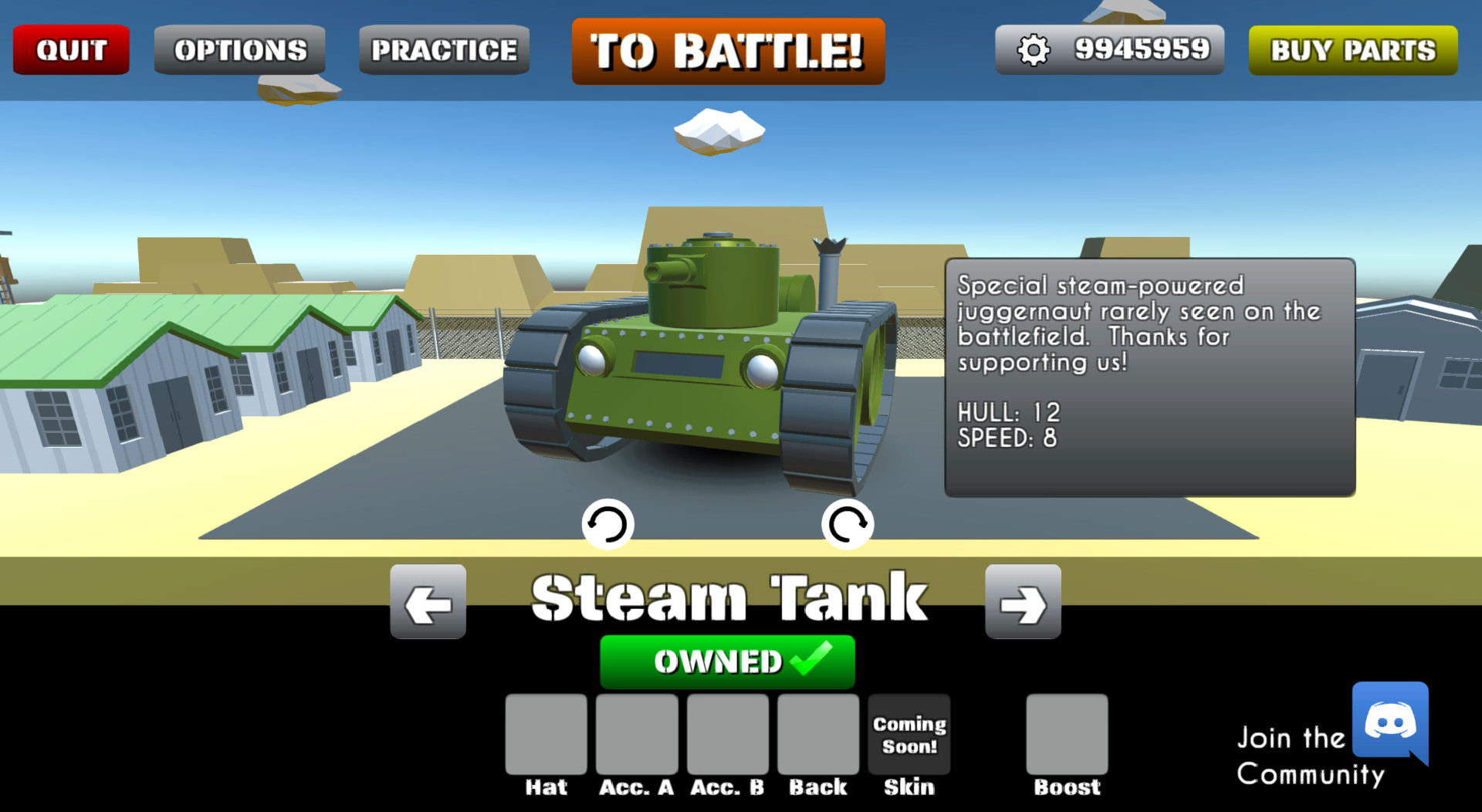Click the QUIT button
1482x812 pixels.
pyautogui.click(x=70, y=49)
